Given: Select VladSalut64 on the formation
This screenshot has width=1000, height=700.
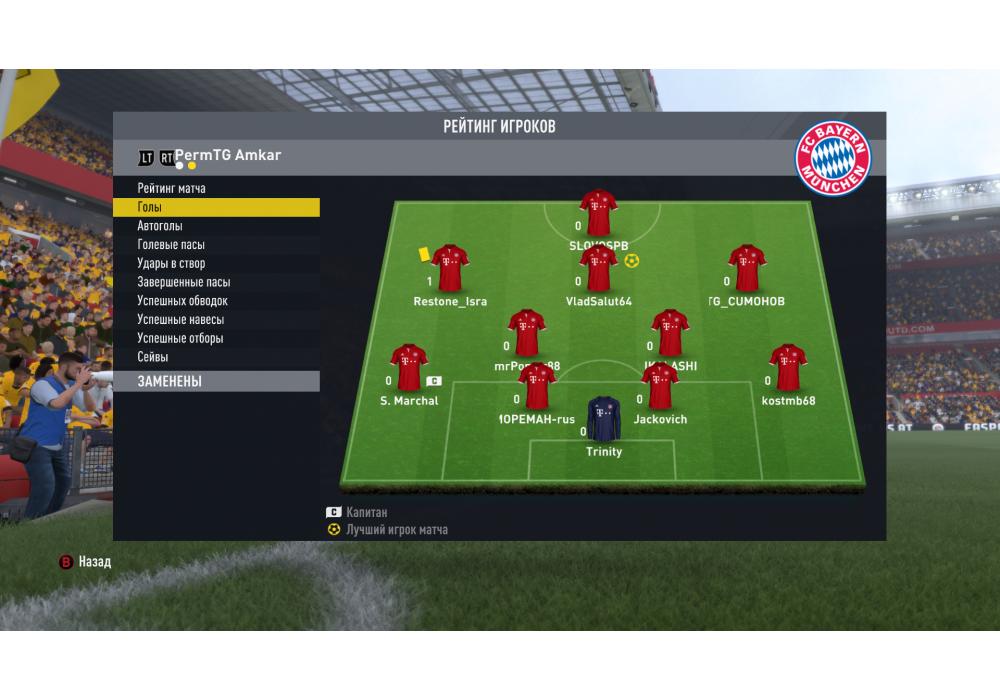Looking at the screenshot, I should (x=598, y=269).
